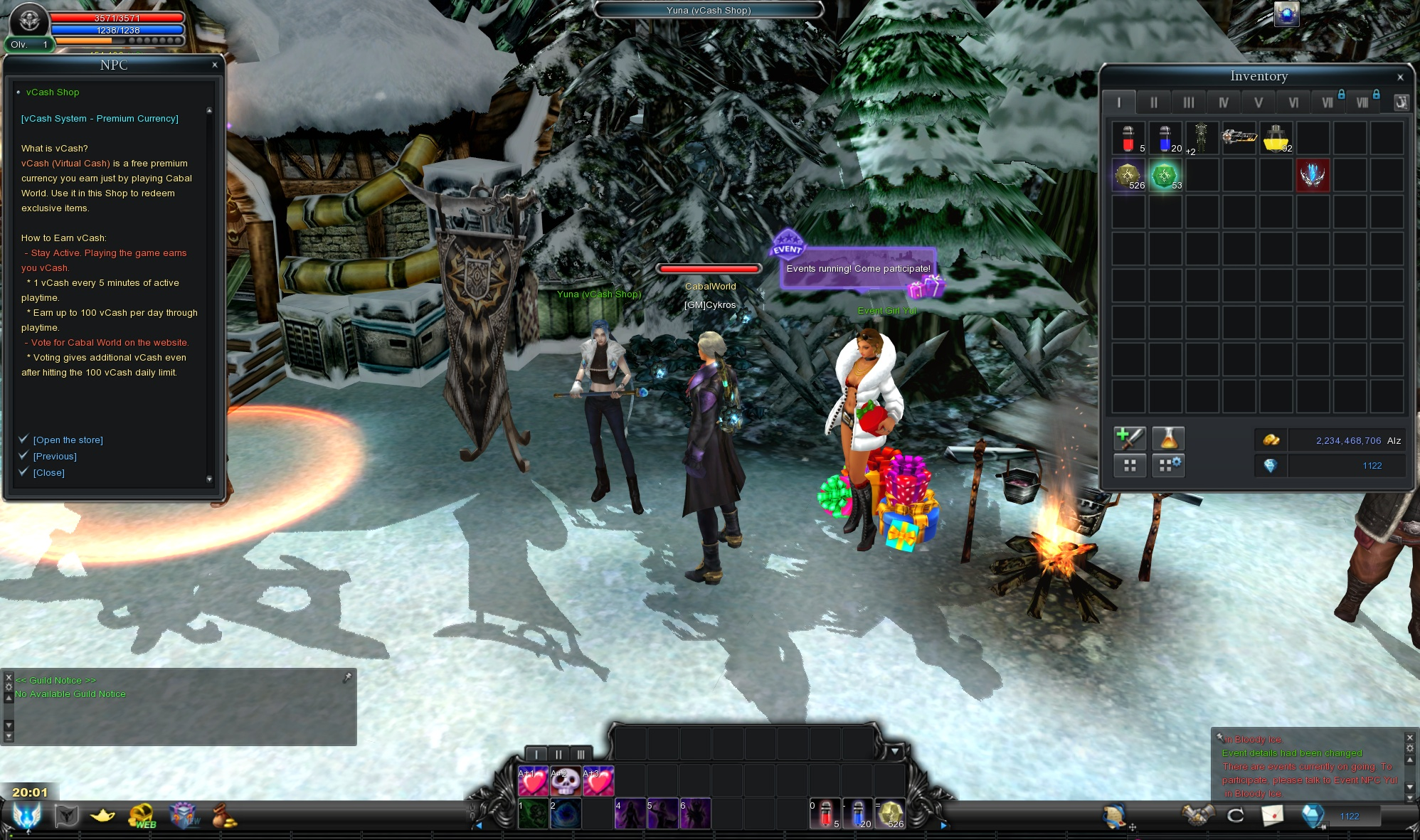
Task: Switch to inventory tab II
Action: coord(1153,102)
